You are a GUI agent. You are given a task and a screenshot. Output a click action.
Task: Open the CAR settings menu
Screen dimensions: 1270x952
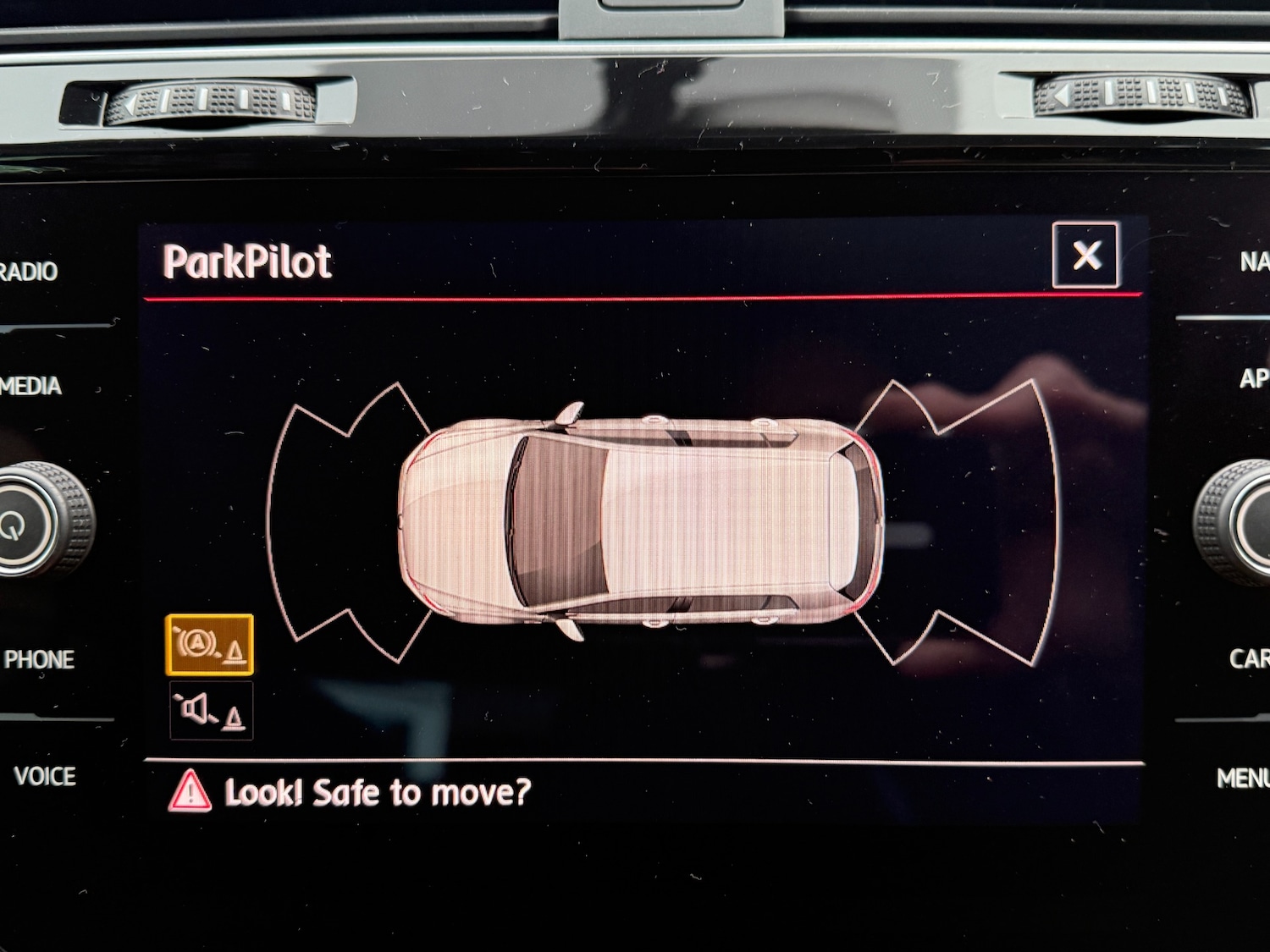tap(1248, 658)
